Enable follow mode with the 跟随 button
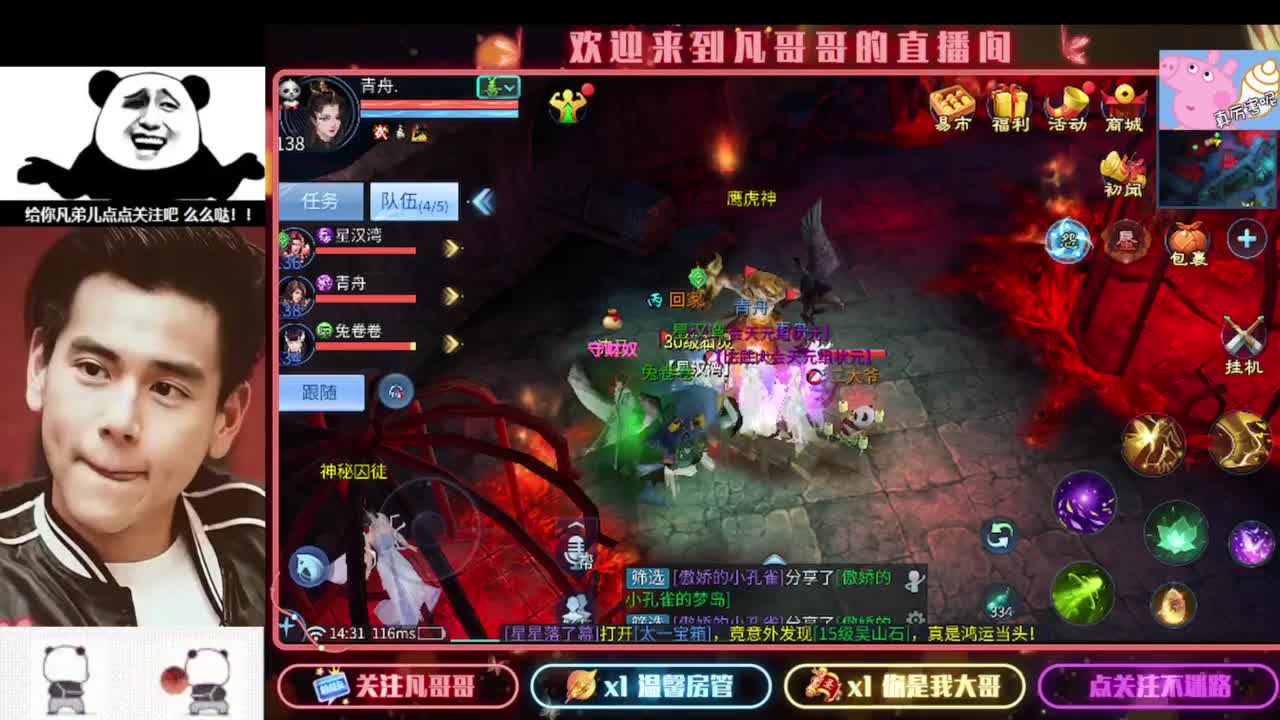Image resolution: width=1280 pixels, height=720 pixels. 322,393
